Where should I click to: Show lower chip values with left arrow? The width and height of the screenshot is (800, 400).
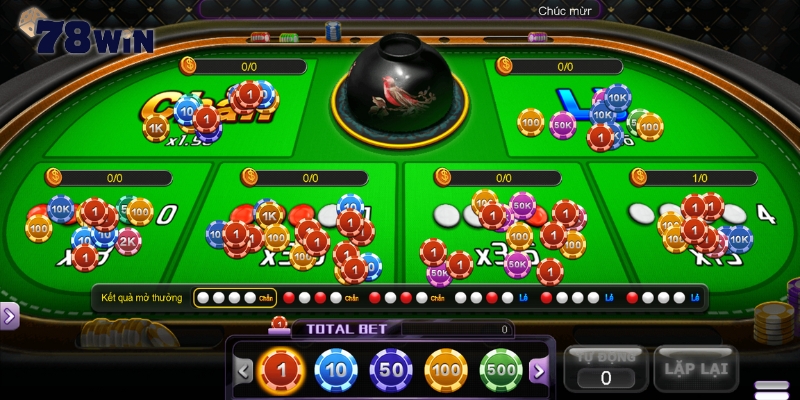click(x=244, y=370)
